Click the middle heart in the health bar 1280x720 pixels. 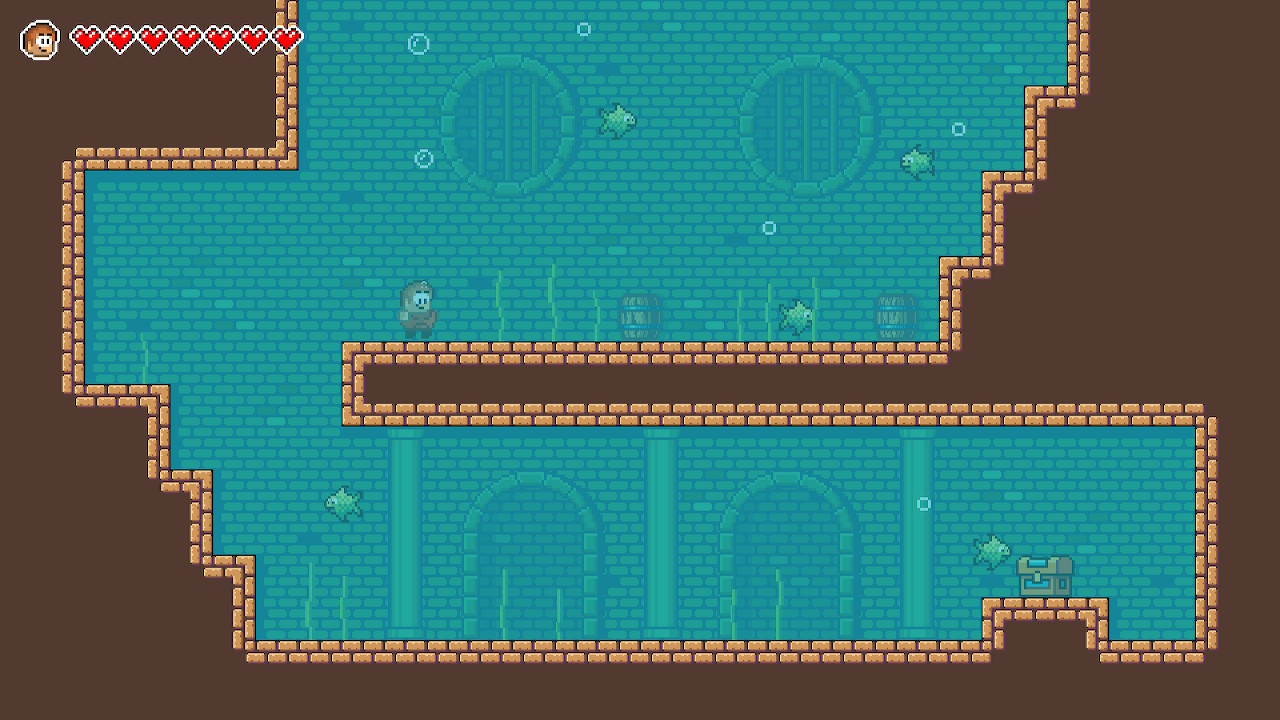click(188, 38)
